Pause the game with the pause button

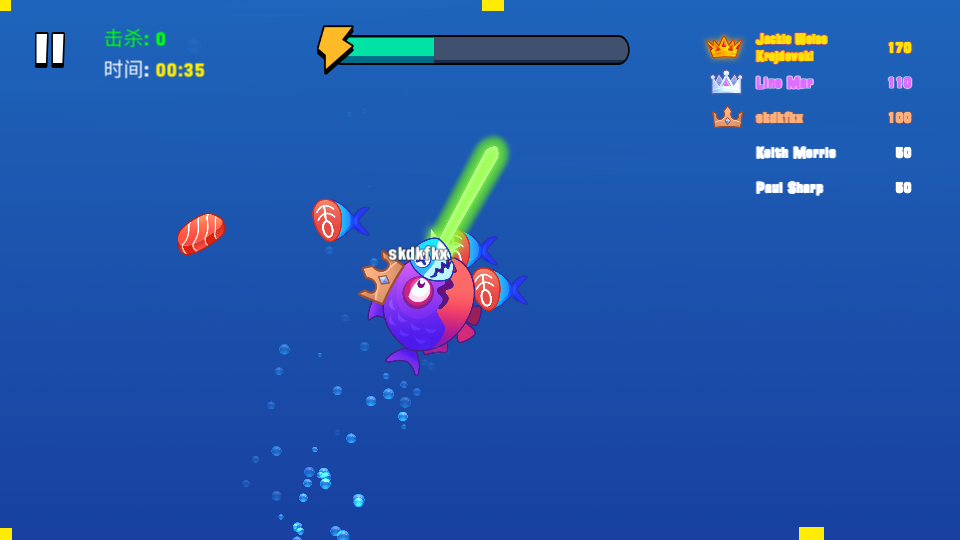click(50, 49)
